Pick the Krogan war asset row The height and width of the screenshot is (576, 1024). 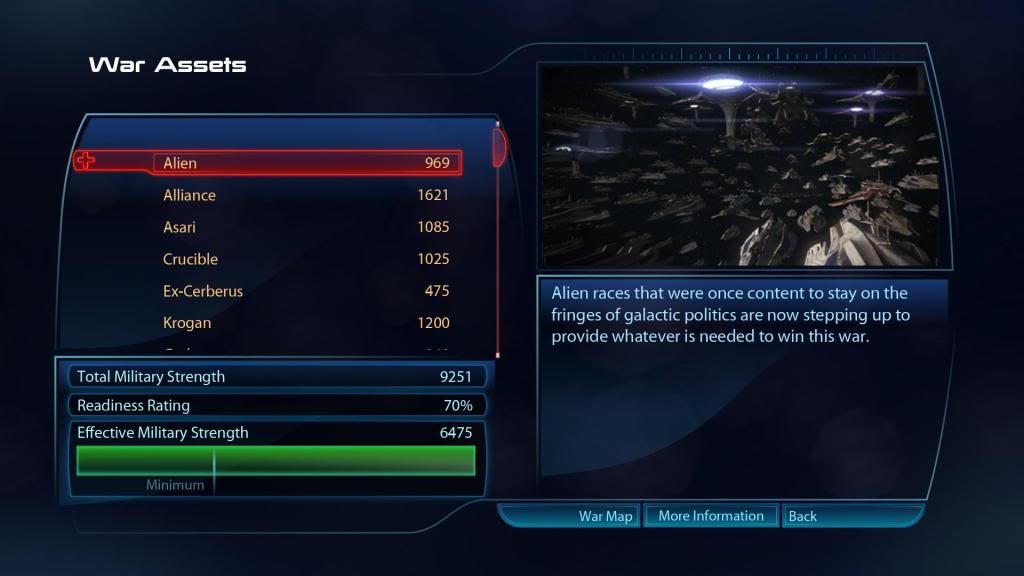pos(305,323)
